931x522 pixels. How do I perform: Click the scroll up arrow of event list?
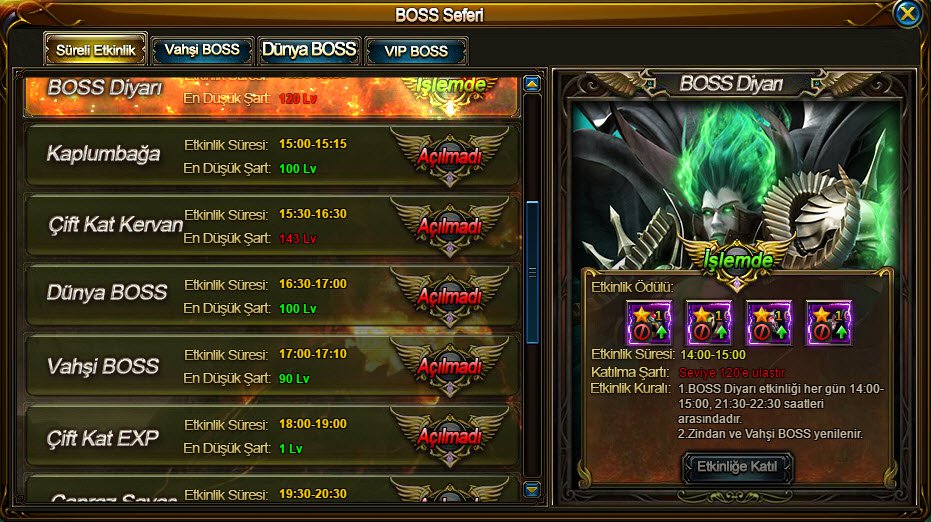point(532,85)
